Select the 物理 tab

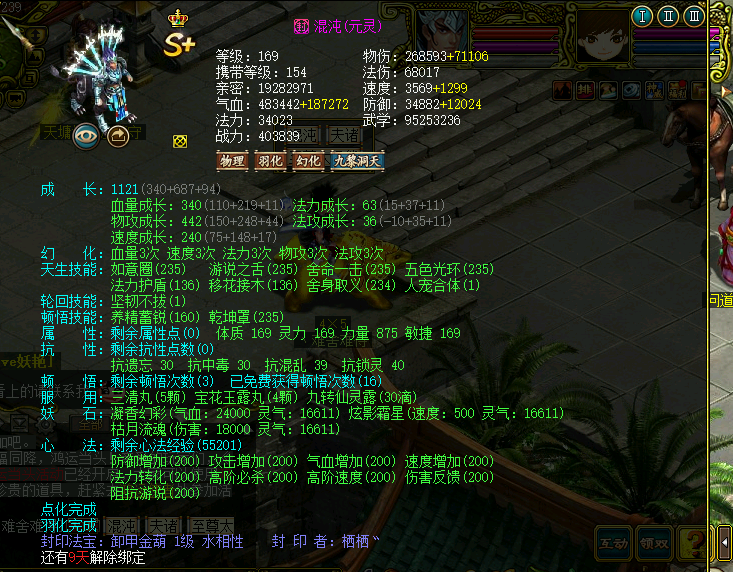pyautogui.click(x=232, y=160)
